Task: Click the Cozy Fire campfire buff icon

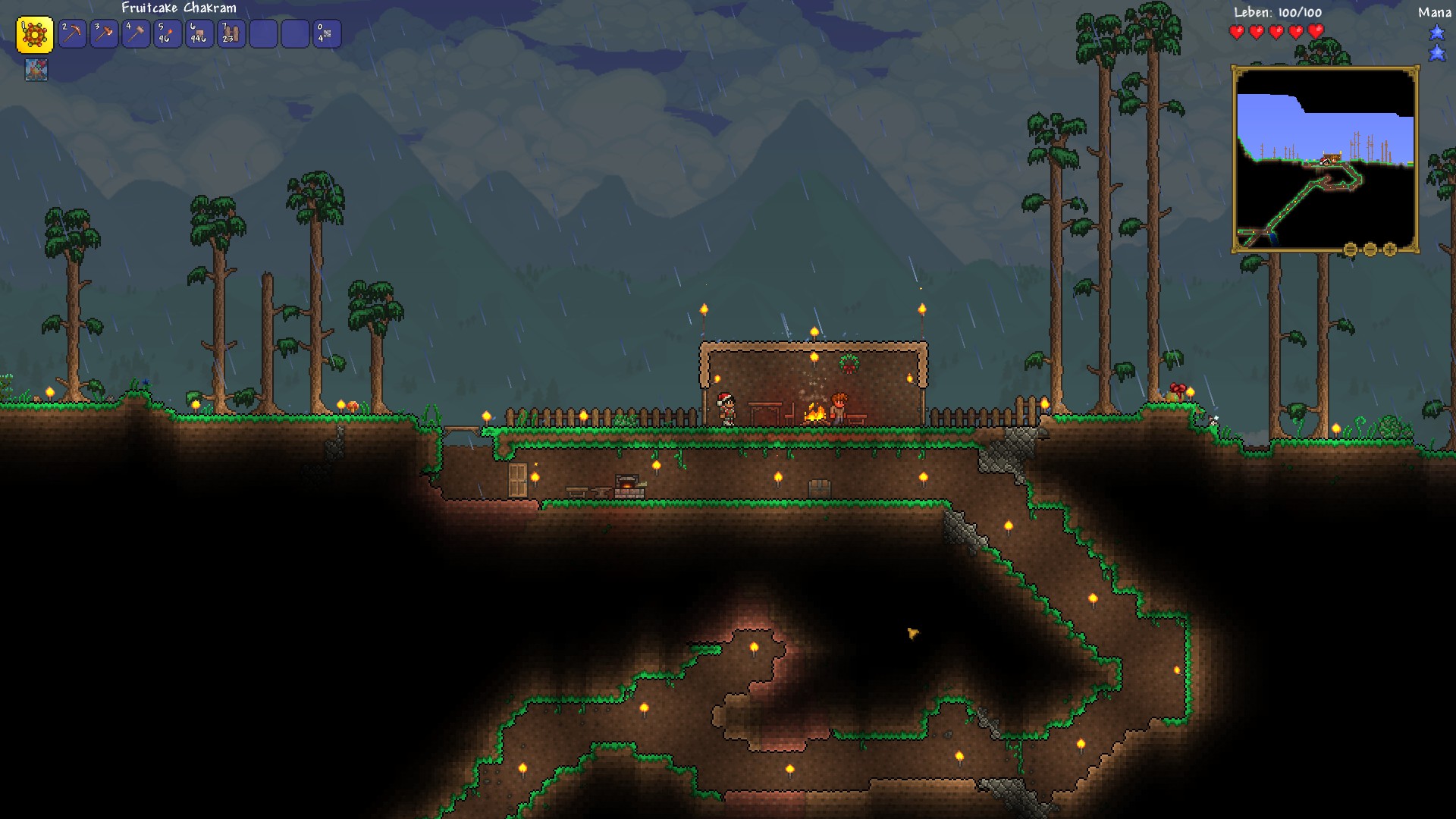Action: [x=36, y=70]
